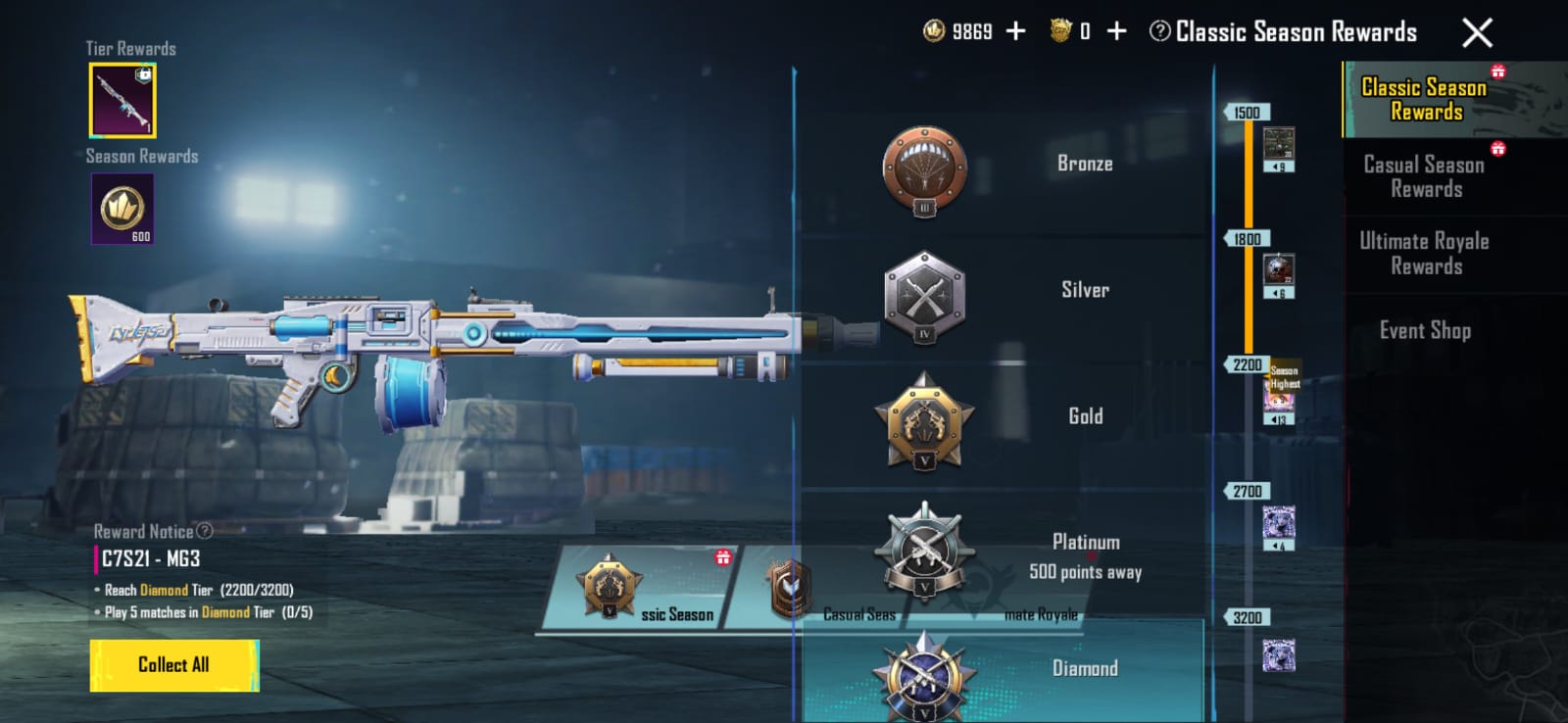The width and height of the screenshot is (1568, 723).
Task: View the 1800 points milestone reward
Action: [1278, 274]
